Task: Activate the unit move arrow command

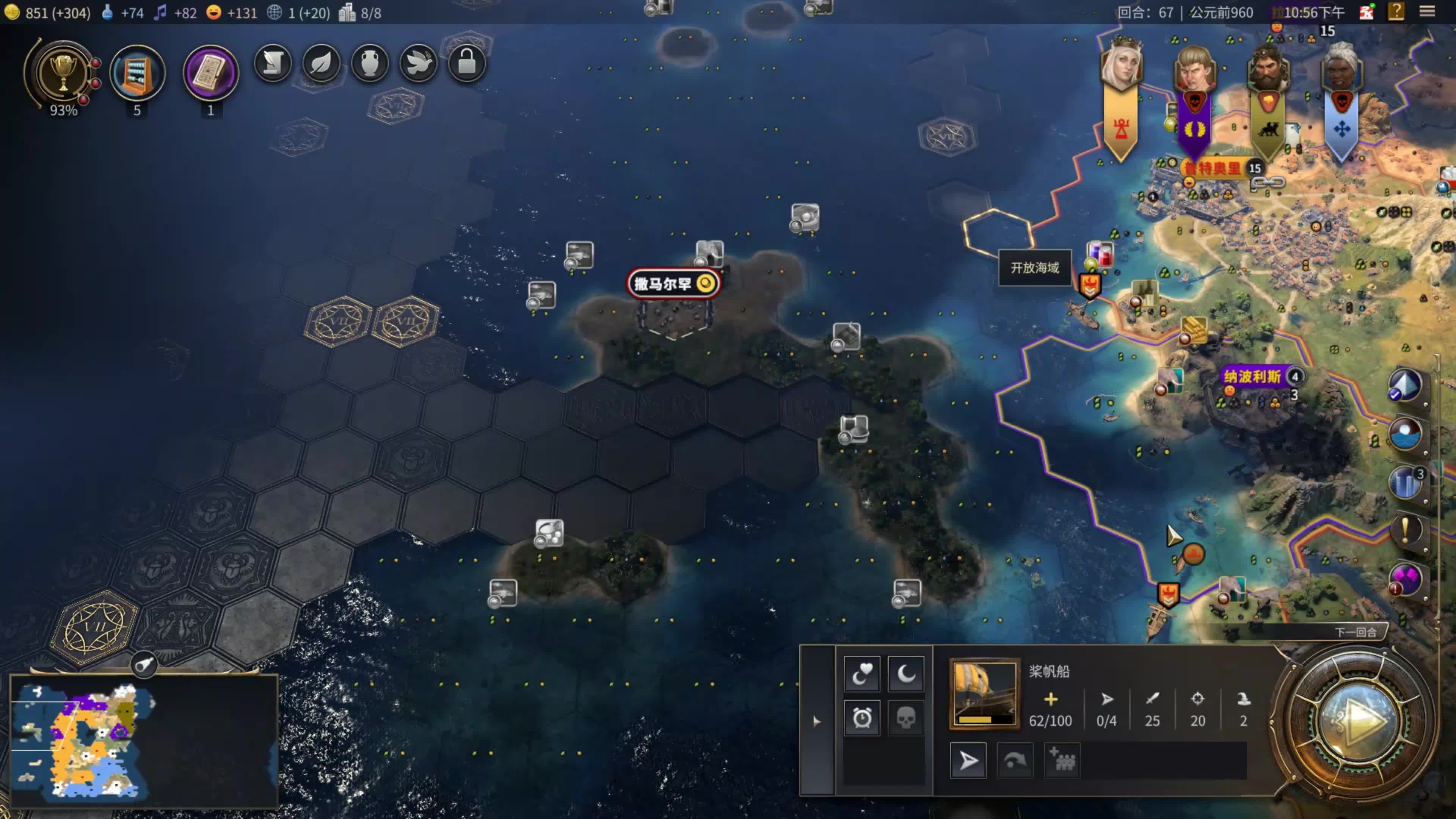Action: [968, 760]
